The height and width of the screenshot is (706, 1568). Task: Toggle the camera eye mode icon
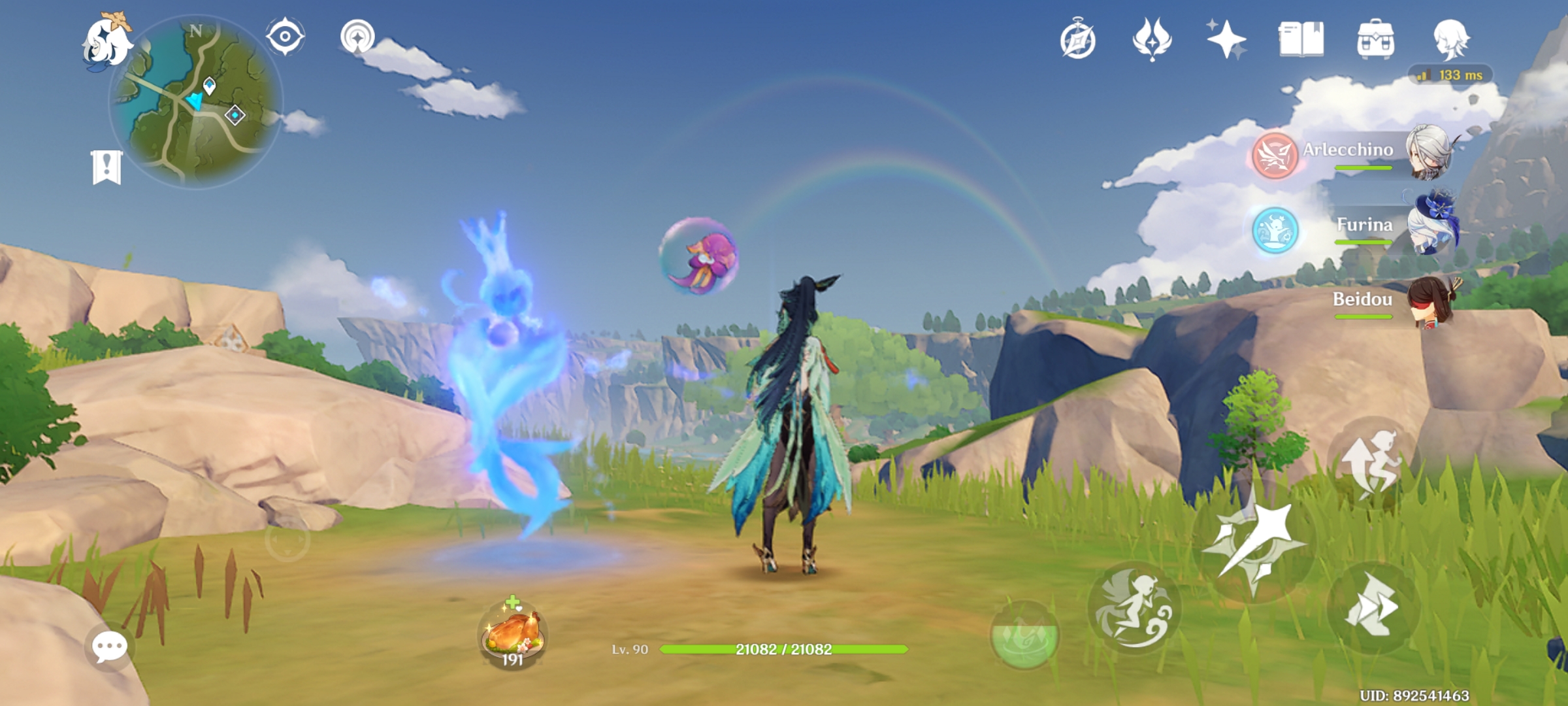click(284, 37)
